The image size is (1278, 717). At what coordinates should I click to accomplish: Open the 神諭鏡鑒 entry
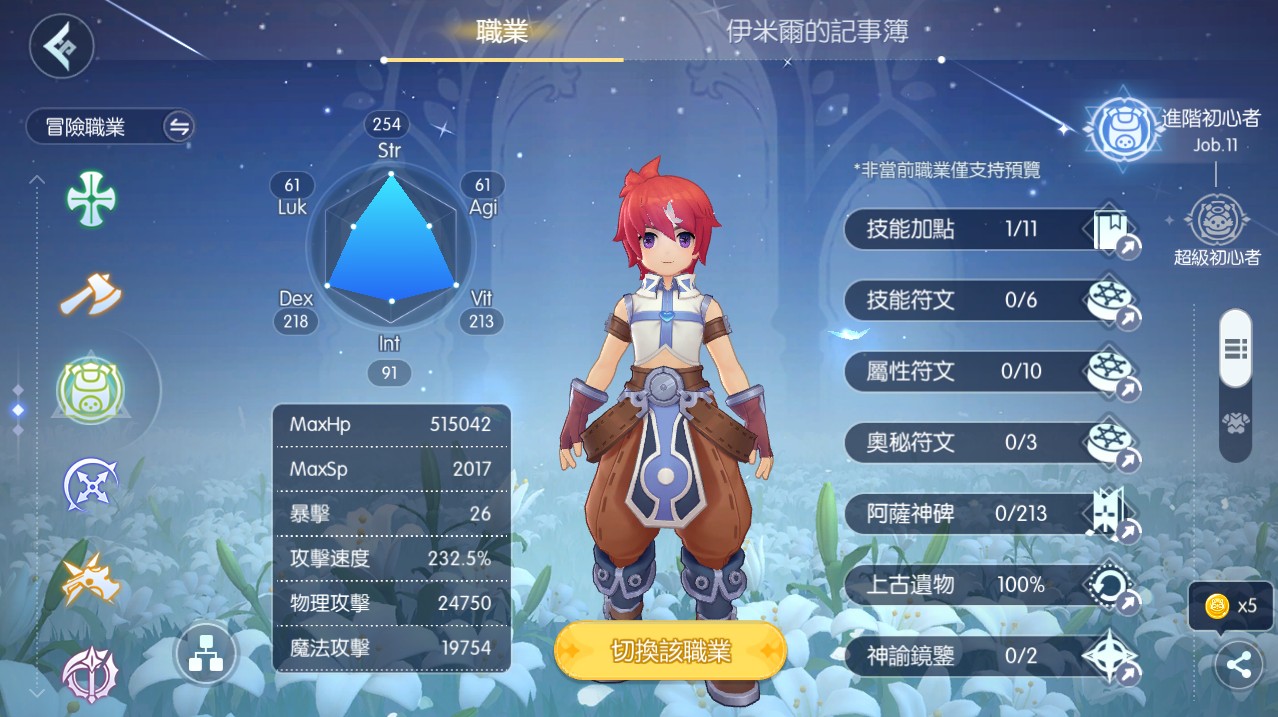tap(991, 656)
